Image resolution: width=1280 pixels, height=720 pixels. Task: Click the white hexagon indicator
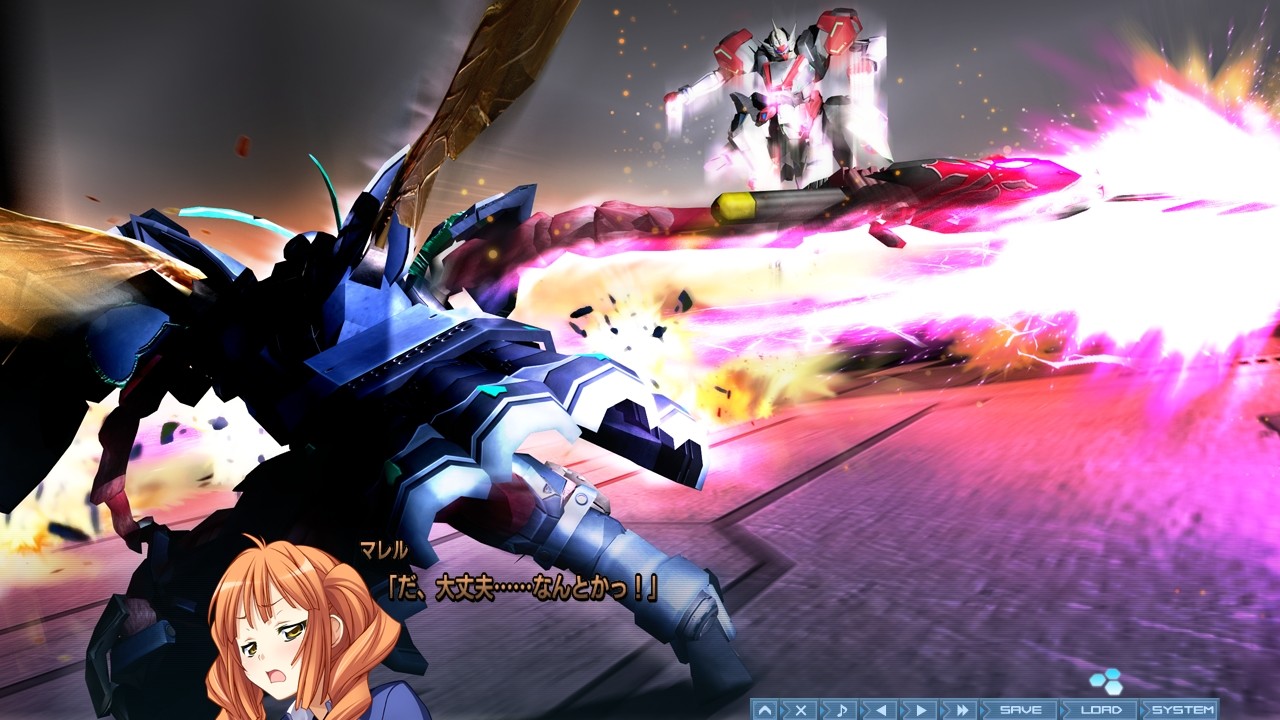pyautogui.click(x=1114, y=690)
